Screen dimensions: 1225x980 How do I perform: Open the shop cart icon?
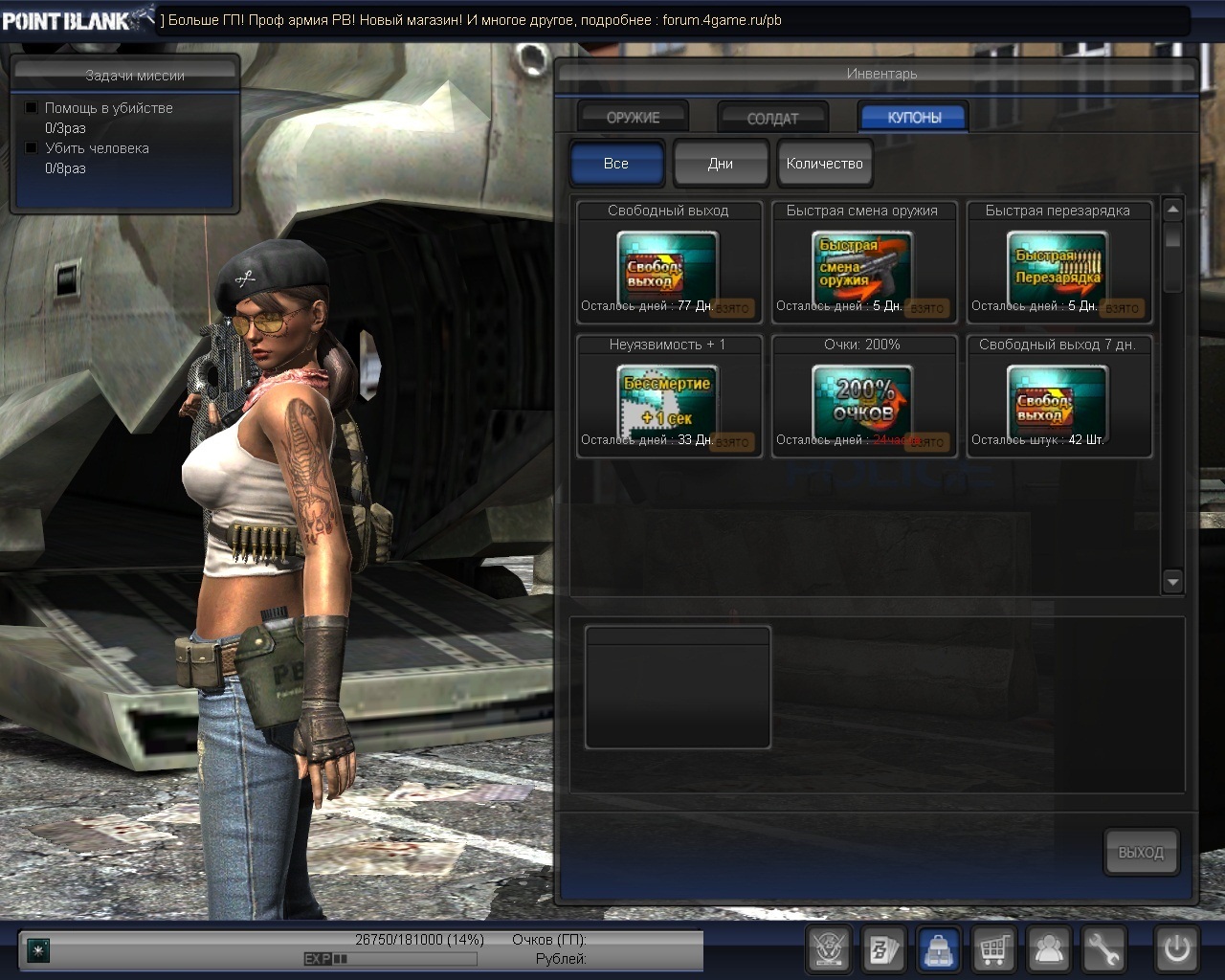point(994,949)
